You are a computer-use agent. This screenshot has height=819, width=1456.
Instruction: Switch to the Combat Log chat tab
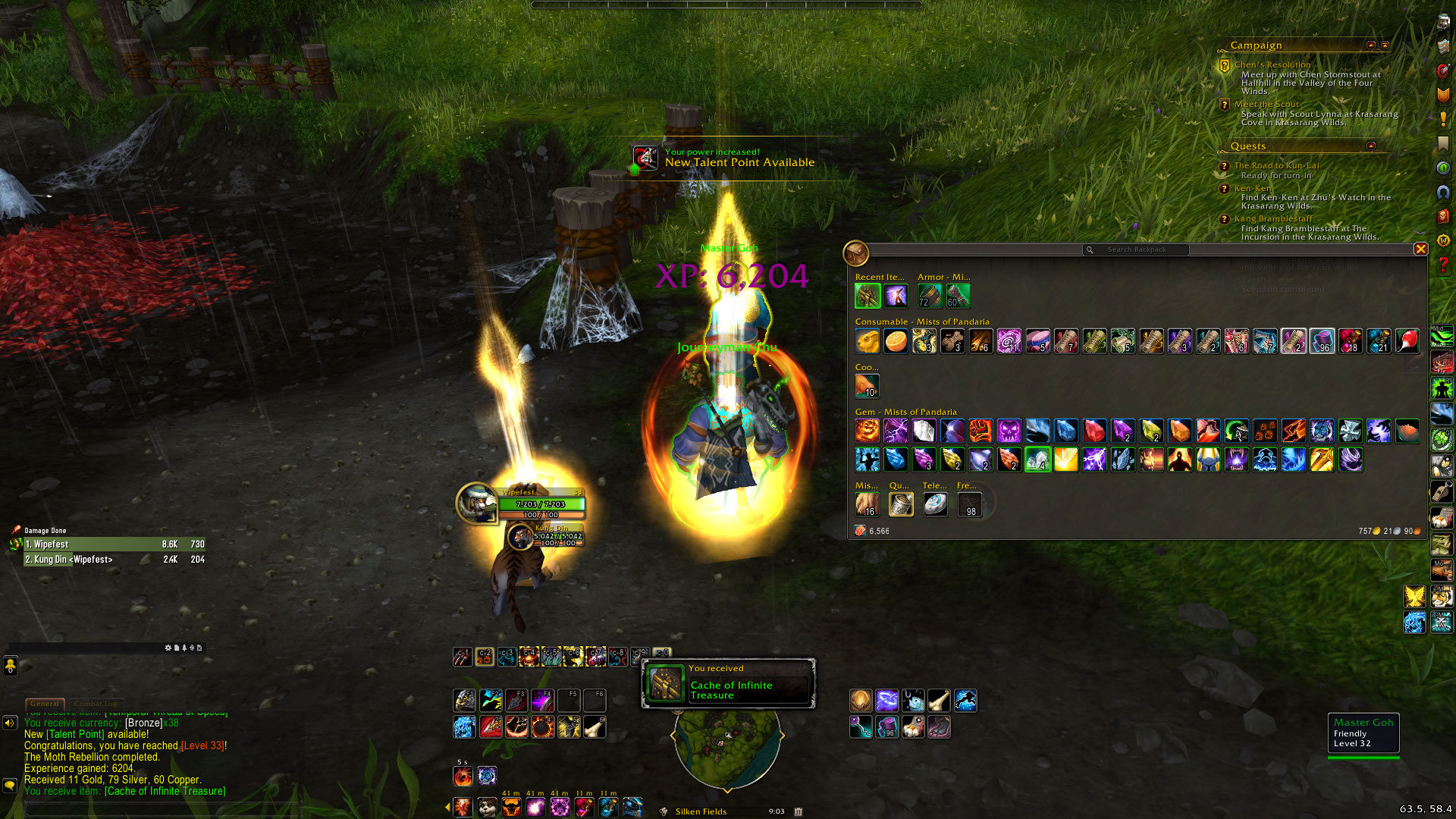click(96, 704)
